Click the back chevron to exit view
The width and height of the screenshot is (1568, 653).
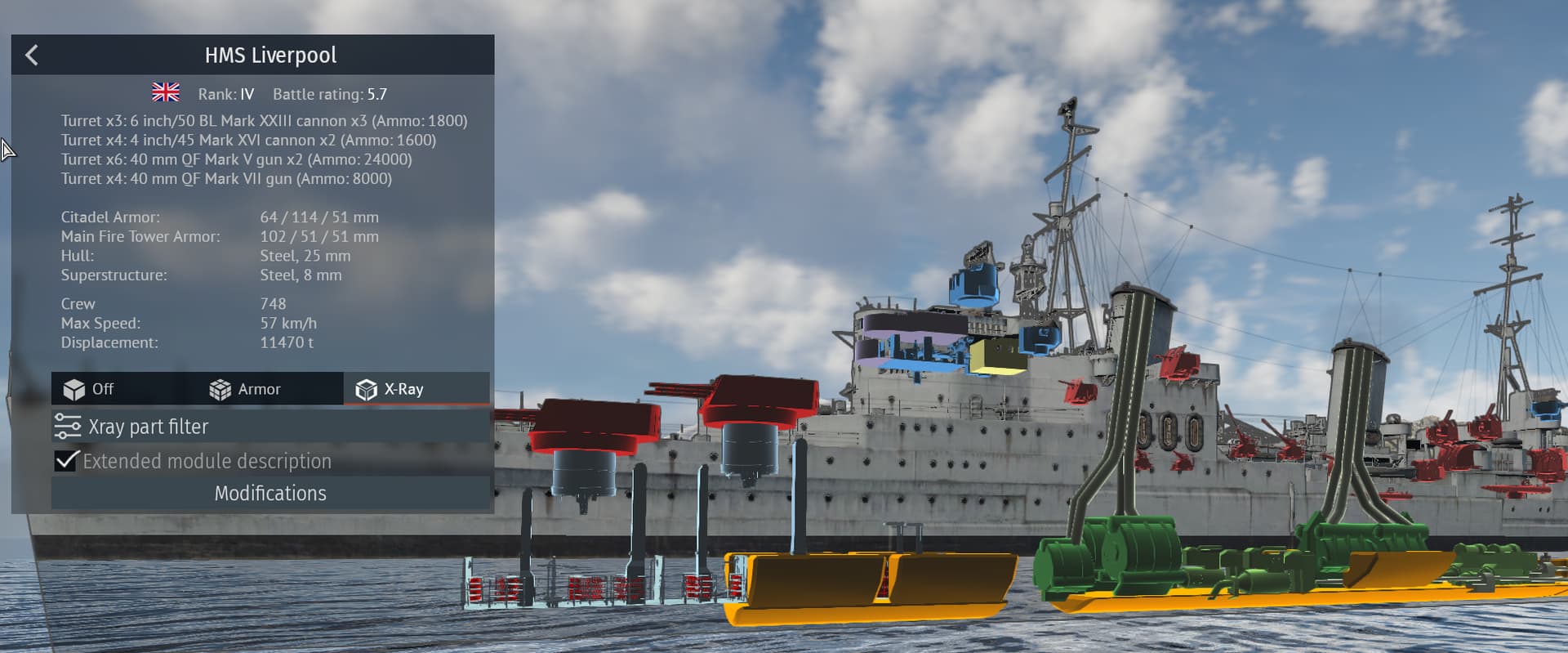(32, 54)
